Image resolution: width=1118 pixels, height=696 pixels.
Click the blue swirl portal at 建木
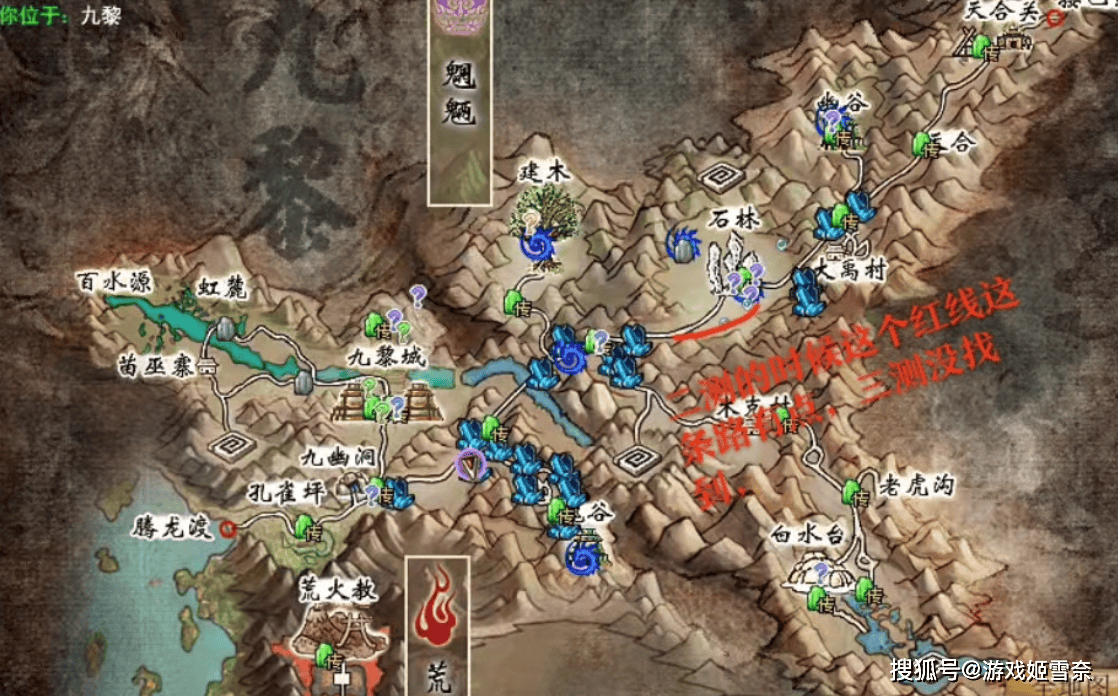(540, 245)
